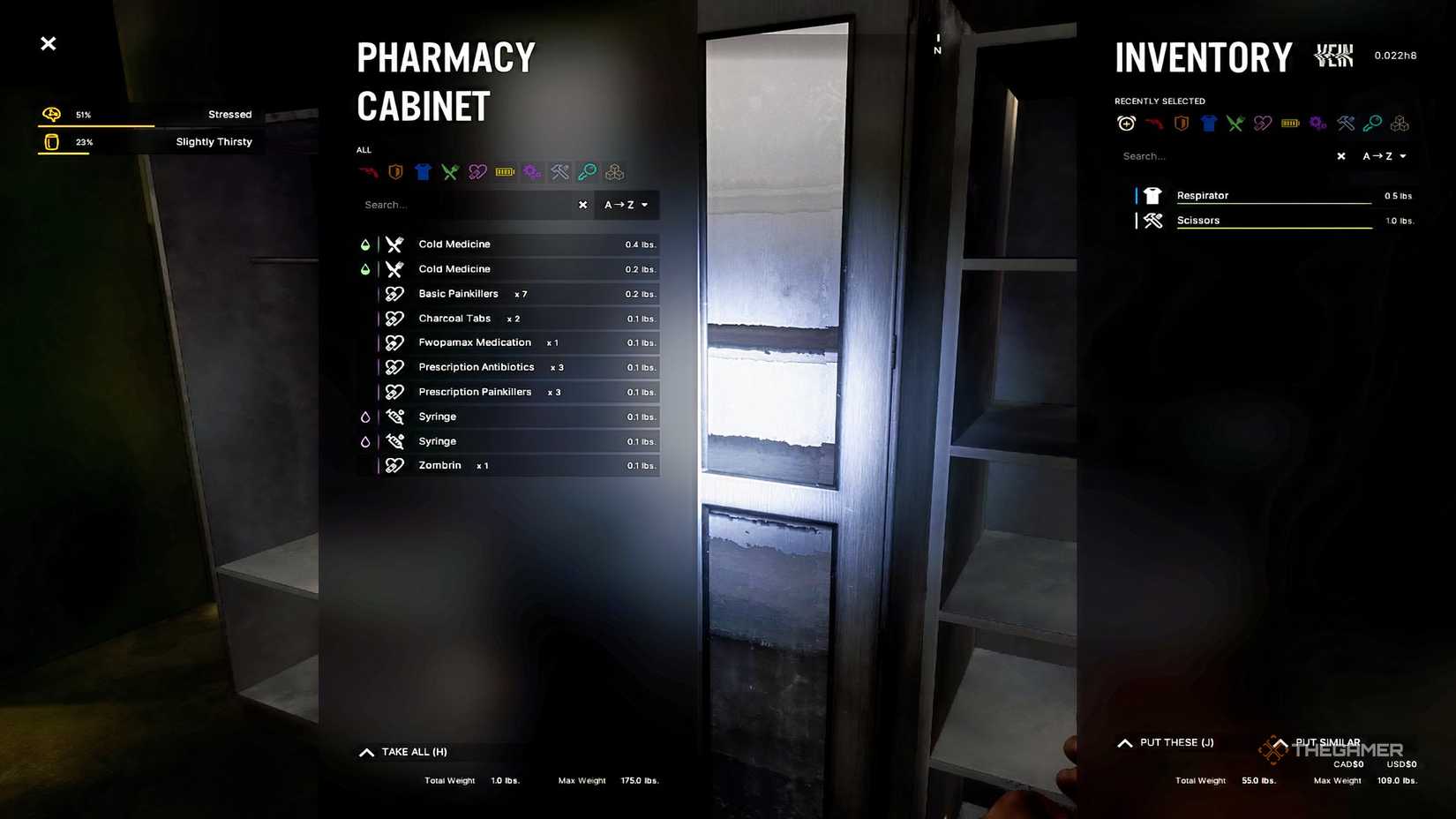
Task: Switch to the ALL tab above the filters
Action: point(364,149)
